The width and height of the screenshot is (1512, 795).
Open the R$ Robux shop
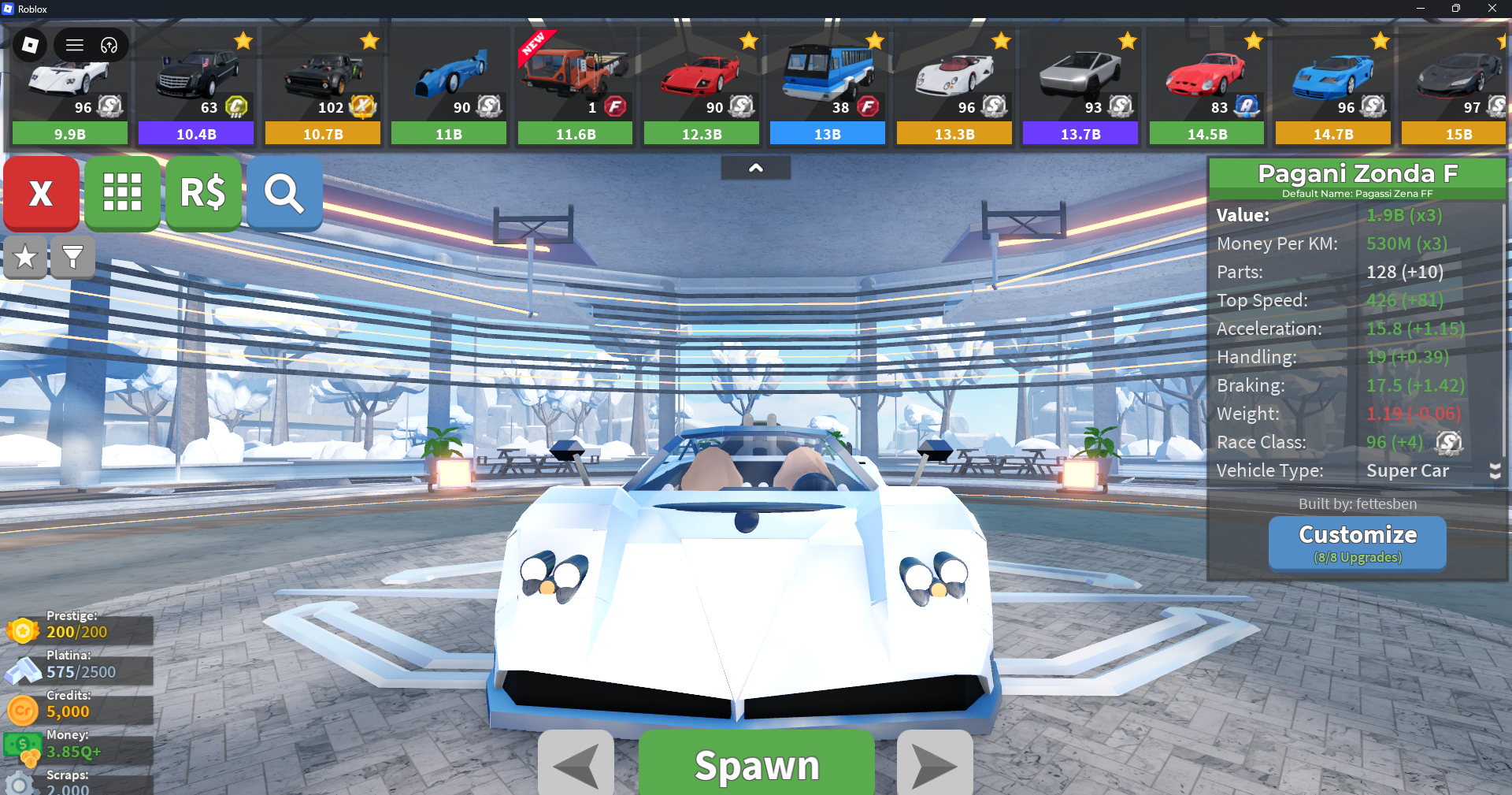[203, 193]
